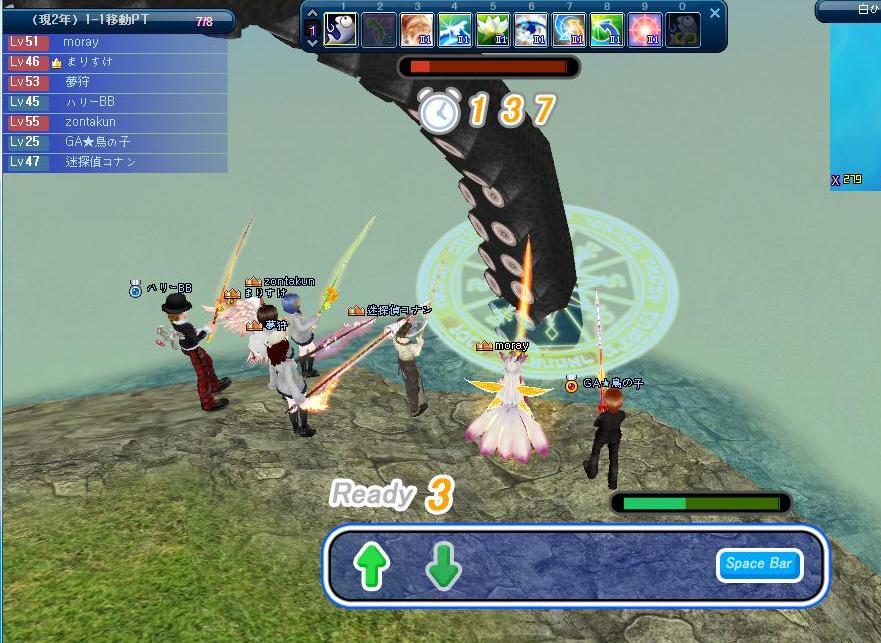Screen dimensions: 881x643
Task: Close the skill hotbar with the X
Action: pyautogui.click(x=714, y=13)
